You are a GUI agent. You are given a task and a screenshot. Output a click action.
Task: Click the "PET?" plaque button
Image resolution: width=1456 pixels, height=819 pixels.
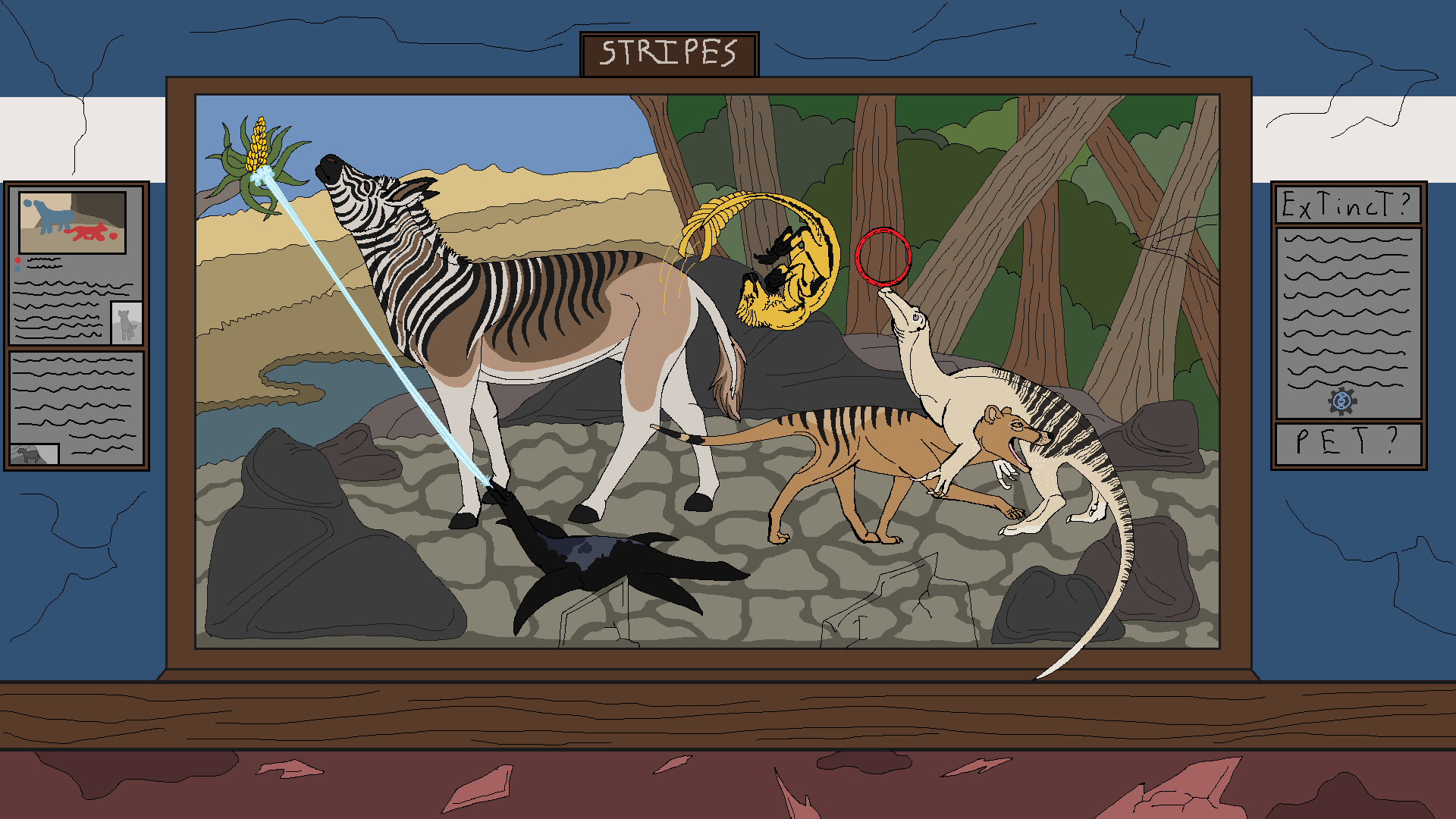point(1348,443)
